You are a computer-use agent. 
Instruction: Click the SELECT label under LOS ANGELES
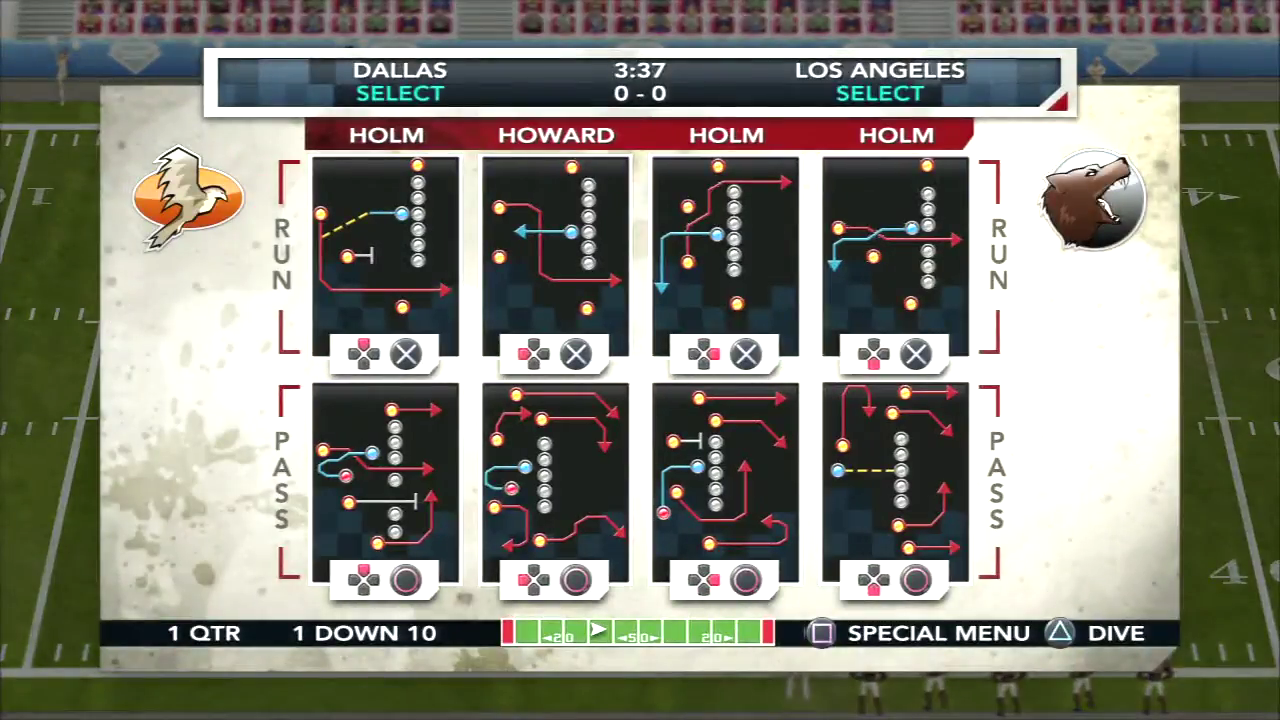pos(879,93)
